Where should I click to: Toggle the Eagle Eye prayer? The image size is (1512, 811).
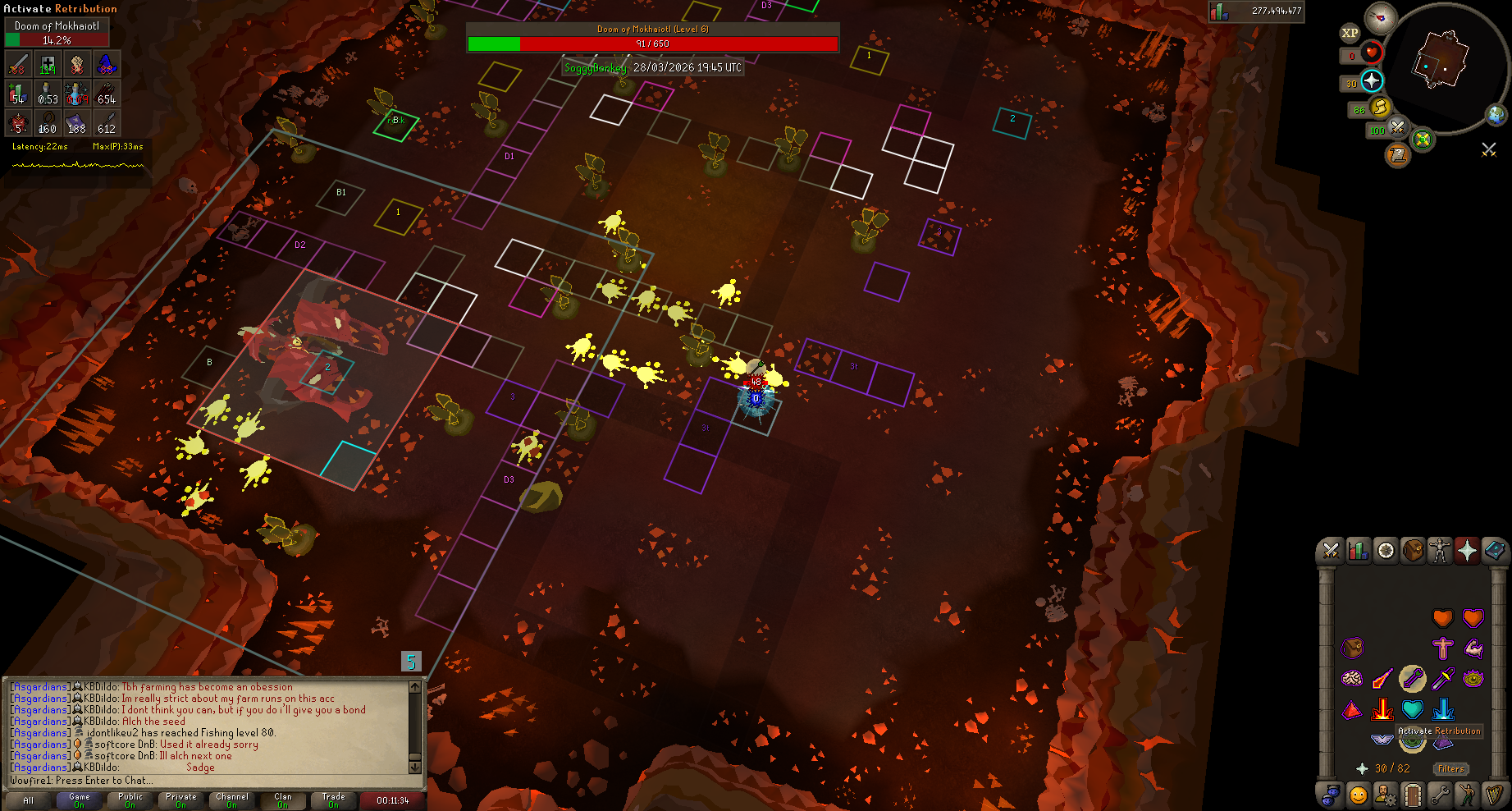click(x=1473, y=679)
